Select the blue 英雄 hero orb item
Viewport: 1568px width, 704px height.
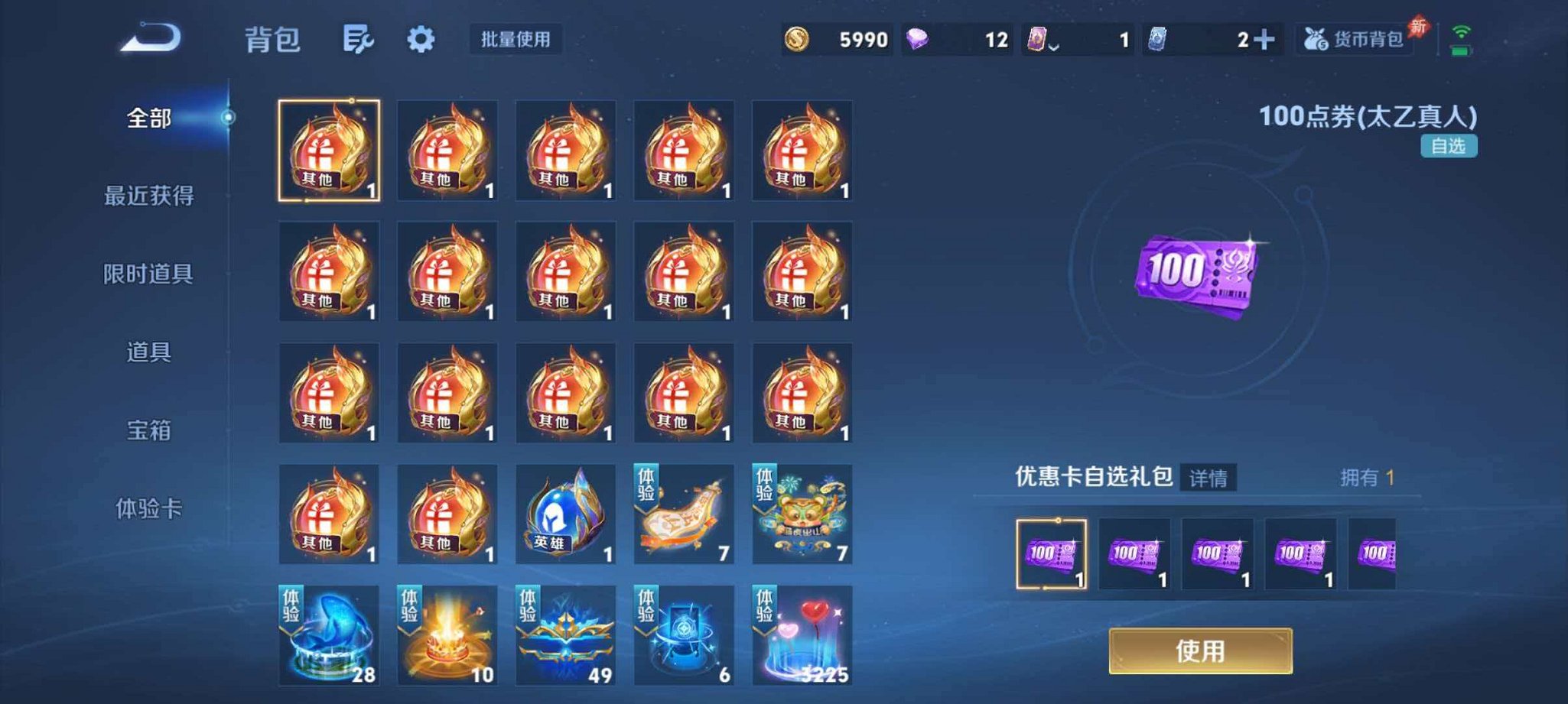(564, 512)
